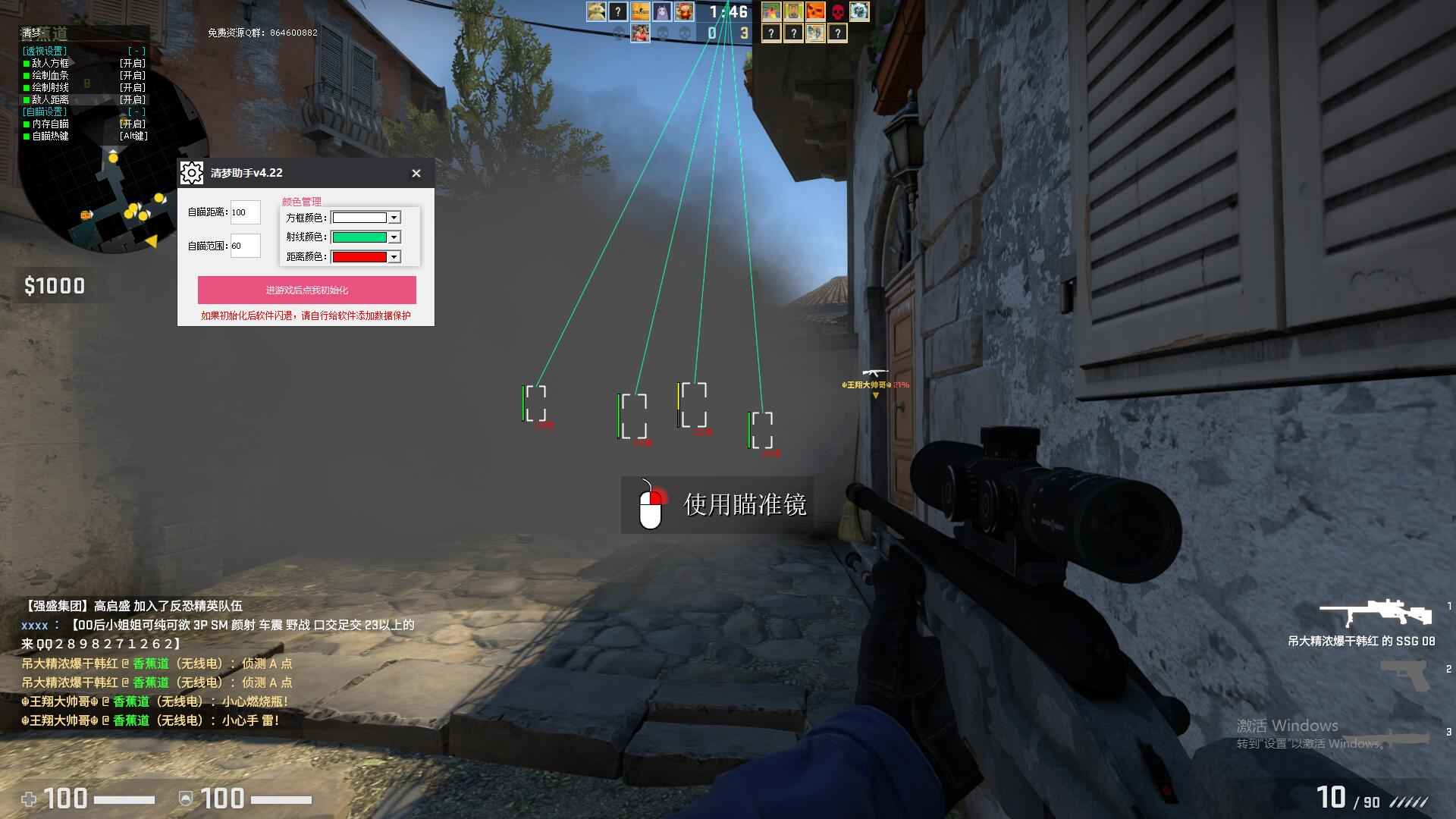Open the 距离颜色 dropdown

(394, 256)
